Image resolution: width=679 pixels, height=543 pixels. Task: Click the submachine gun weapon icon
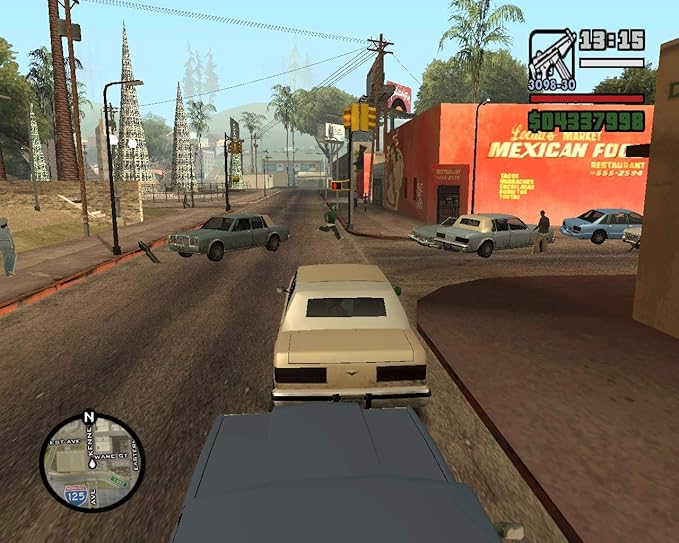click(x=551, y=53)
